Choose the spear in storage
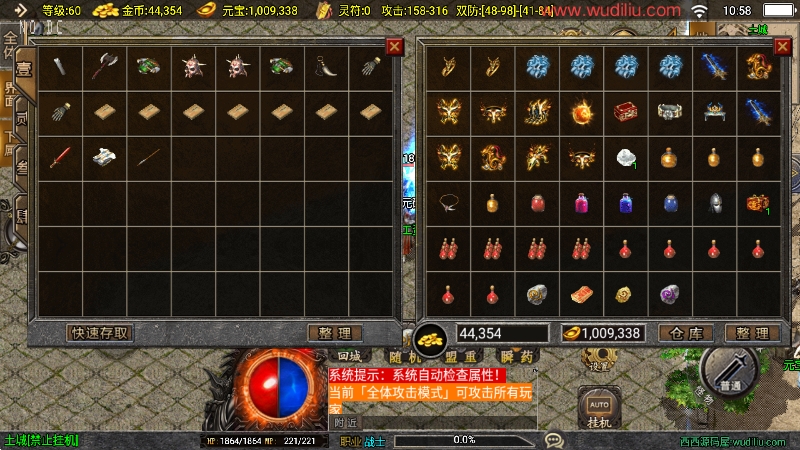 pos(148,157)
